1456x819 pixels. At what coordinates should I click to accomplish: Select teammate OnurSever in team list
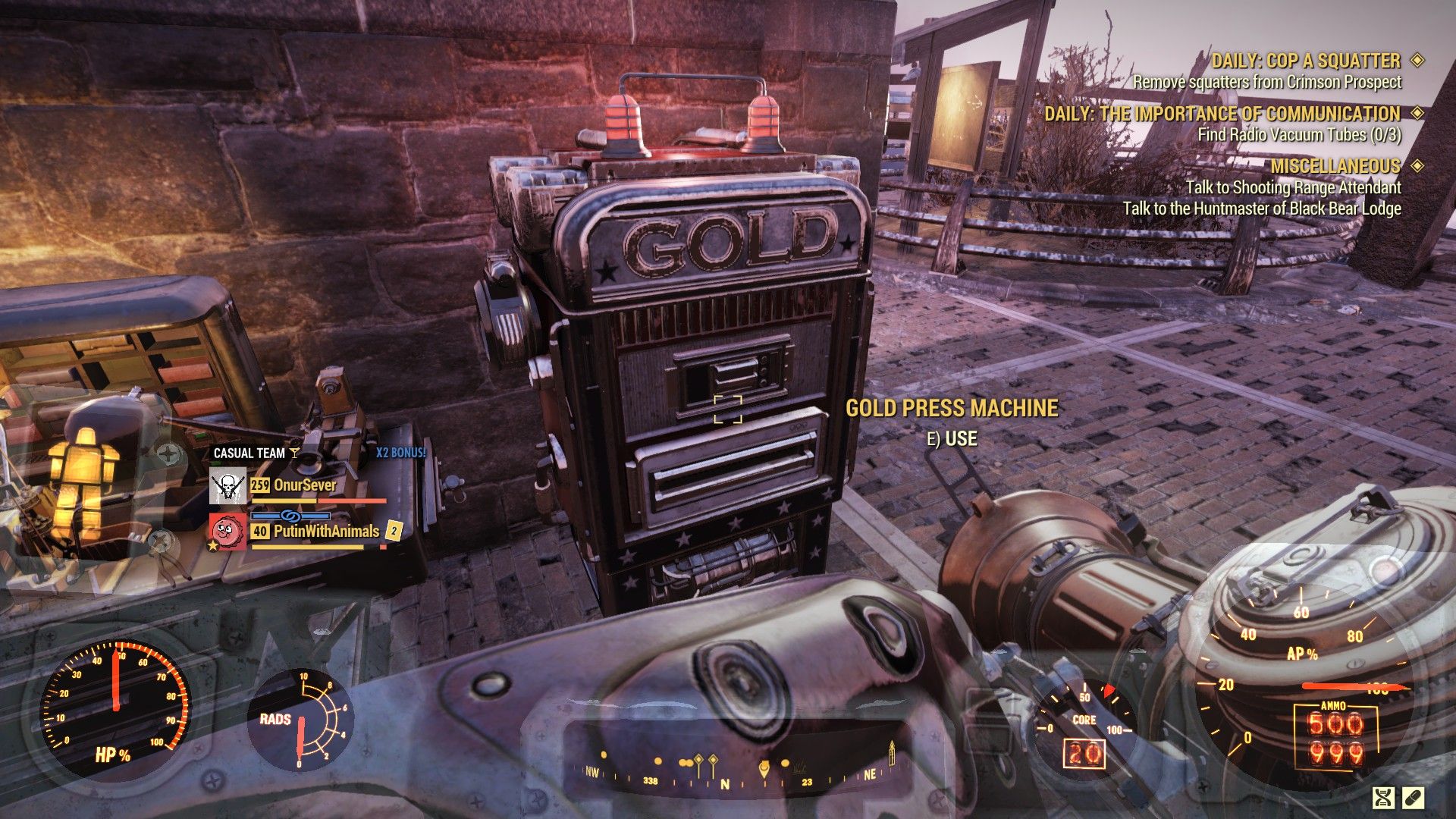pos(304,485)
